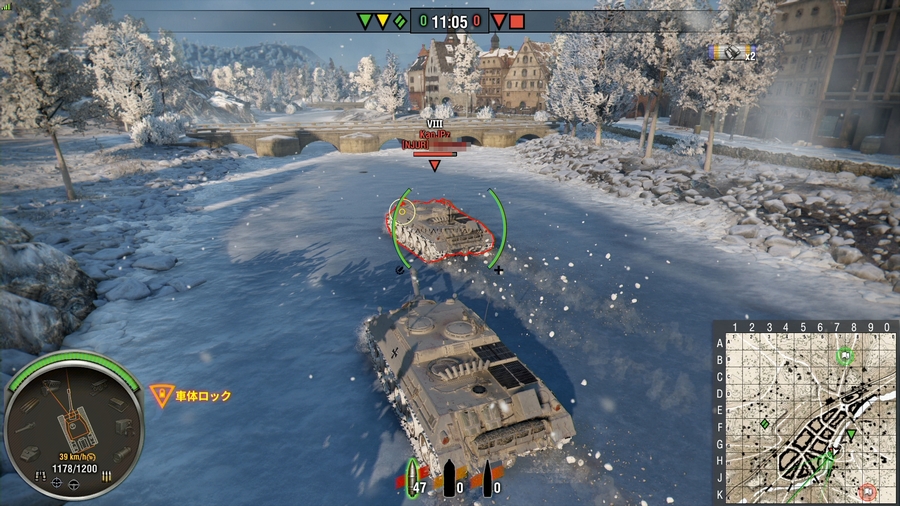
Task: Click the red enemy team square icon
Action: (516, 21)
